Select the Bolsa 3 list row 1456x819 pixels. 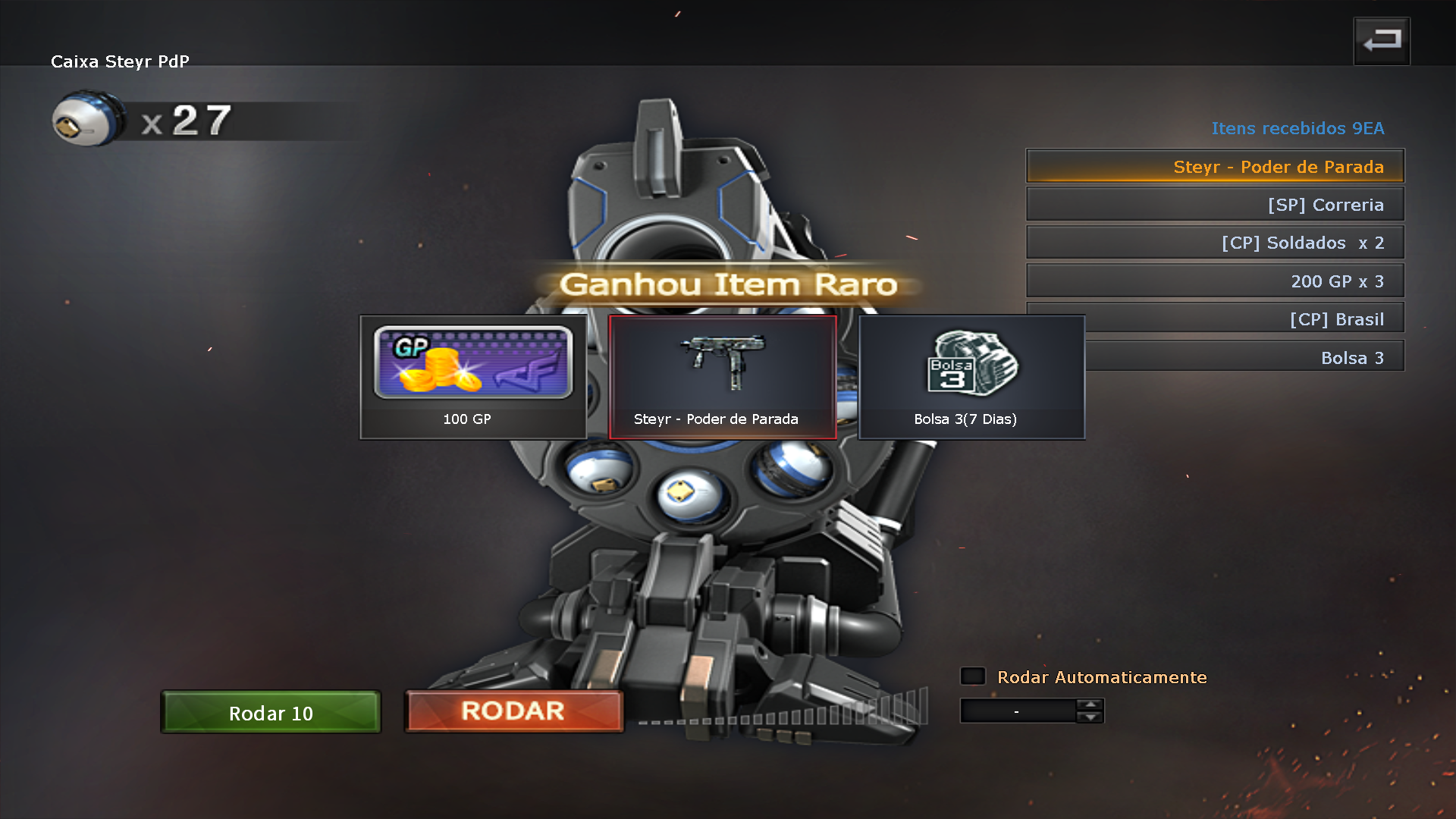pyautogui.click(x=1244, y=357)
